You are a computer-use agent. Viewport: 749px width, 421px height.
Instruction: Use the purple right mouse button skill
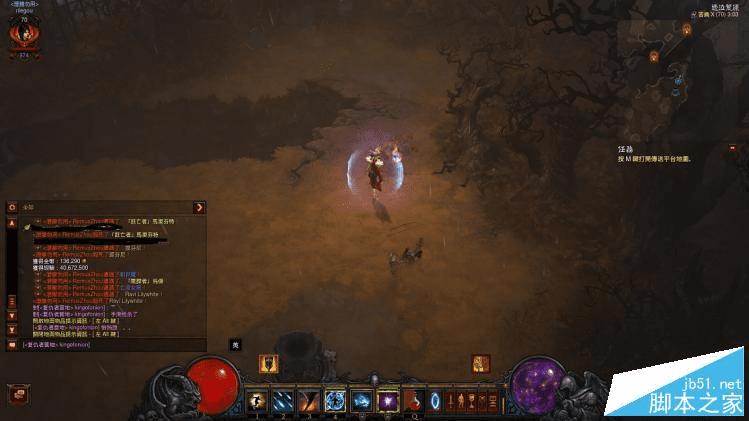click(x=387, y=400)
